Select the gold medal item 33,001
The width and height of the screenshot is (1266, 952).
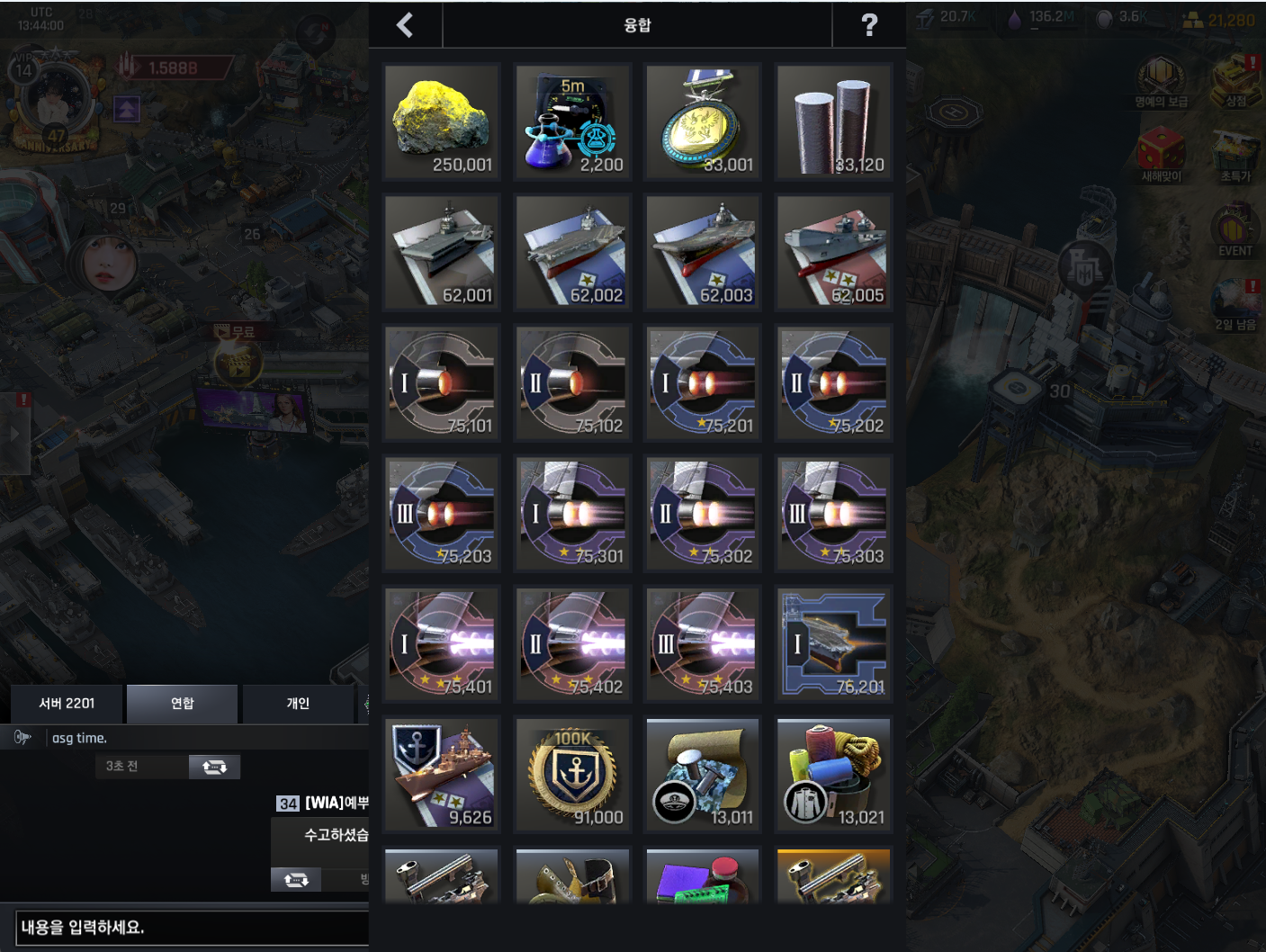click(703, 121)
